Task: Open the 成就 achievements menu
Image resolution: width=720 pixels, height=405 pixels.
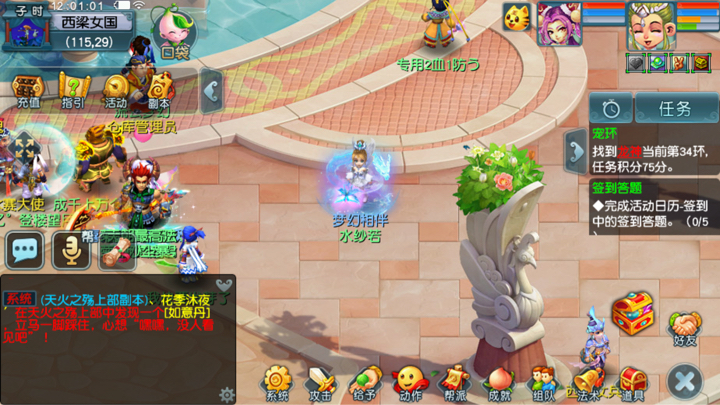Action: click(x=499, y=383)
